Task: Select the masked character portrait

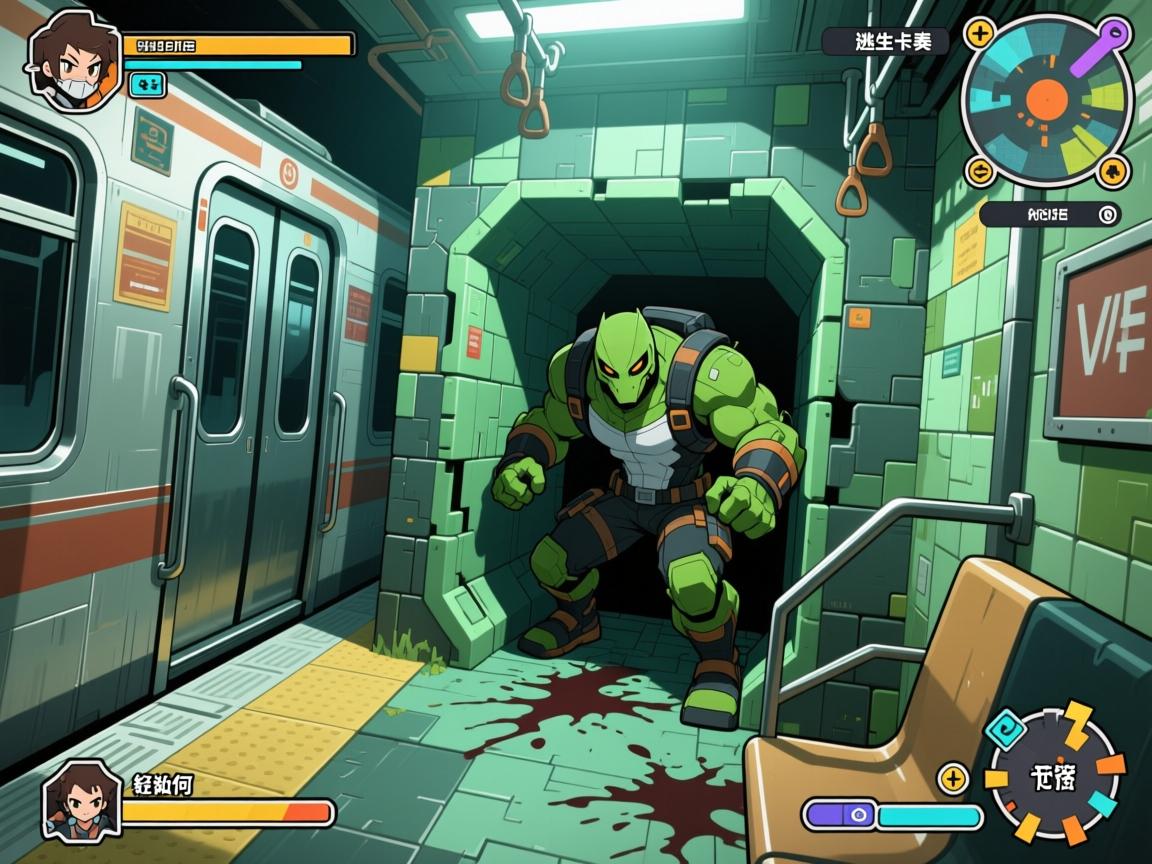Action: click(73, 62)
